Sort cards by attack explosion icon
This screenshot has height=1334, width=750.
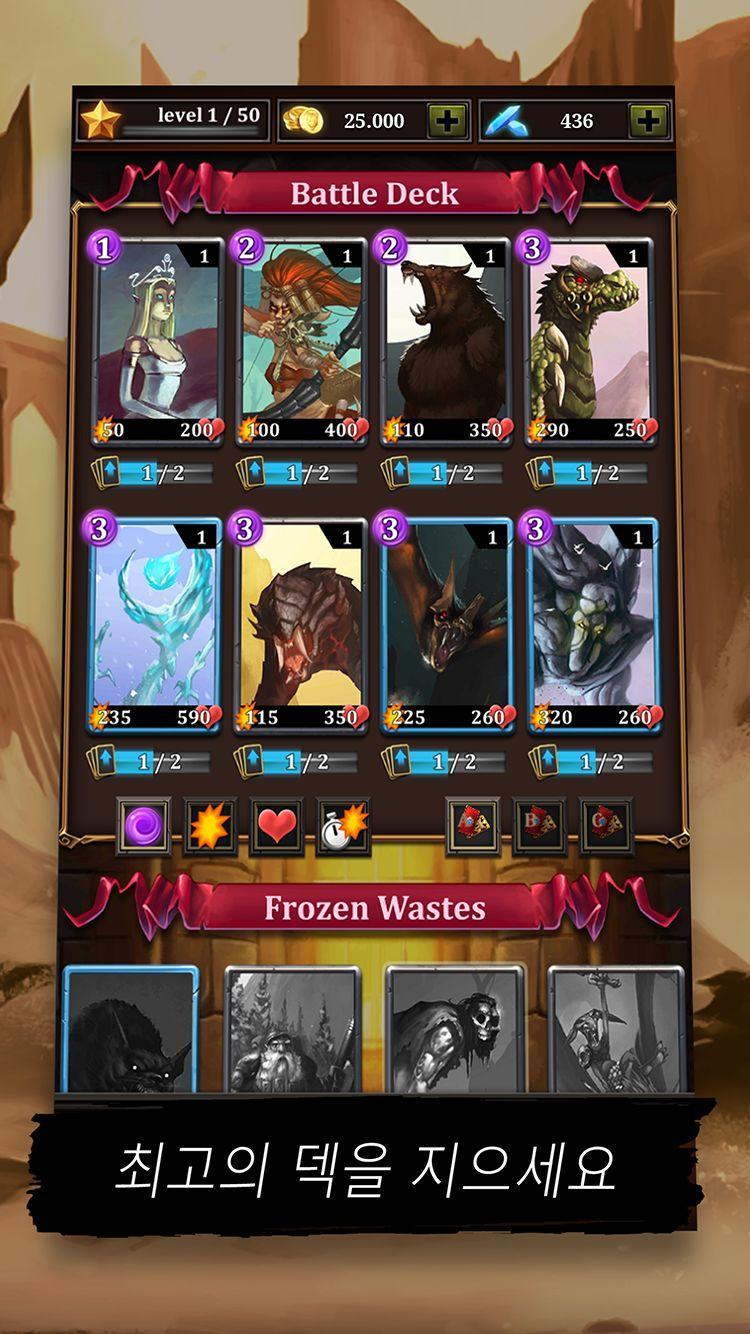point(210,826)
